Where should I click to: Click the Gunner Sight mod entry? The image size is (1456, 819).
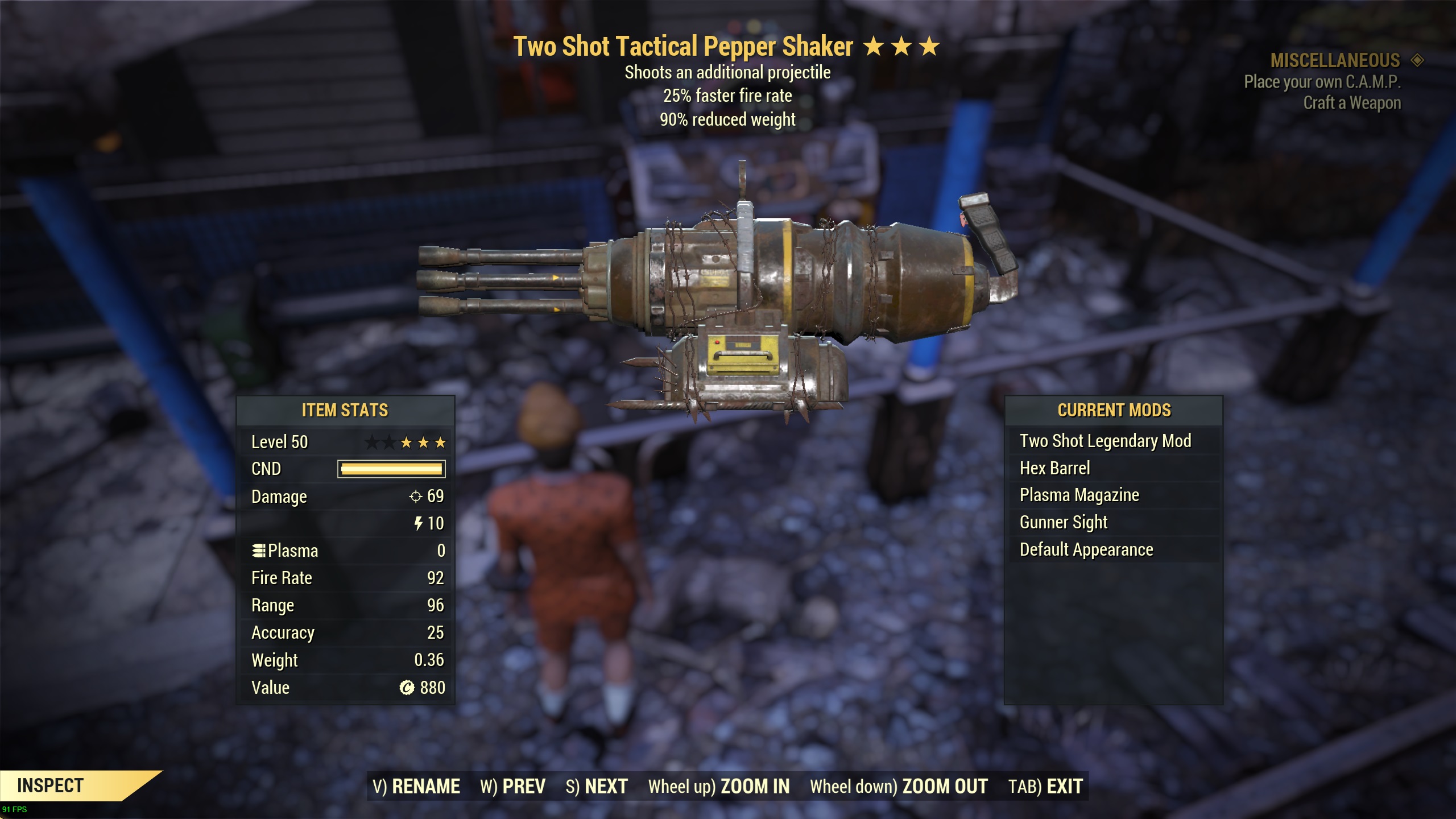tap(1064, 522)
